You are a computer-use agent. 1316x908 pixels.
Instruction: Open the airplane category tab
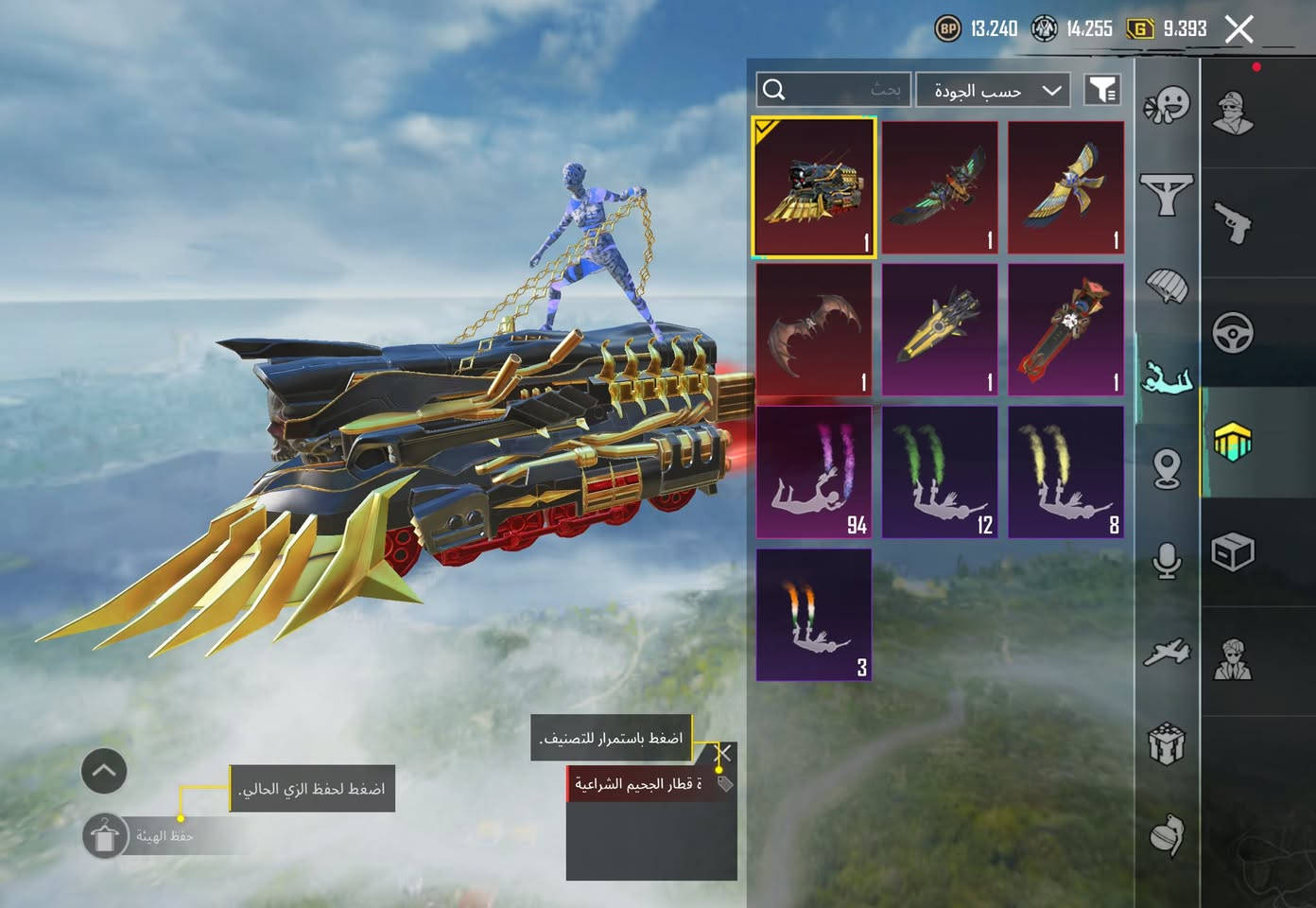(x=1167, y=652)
